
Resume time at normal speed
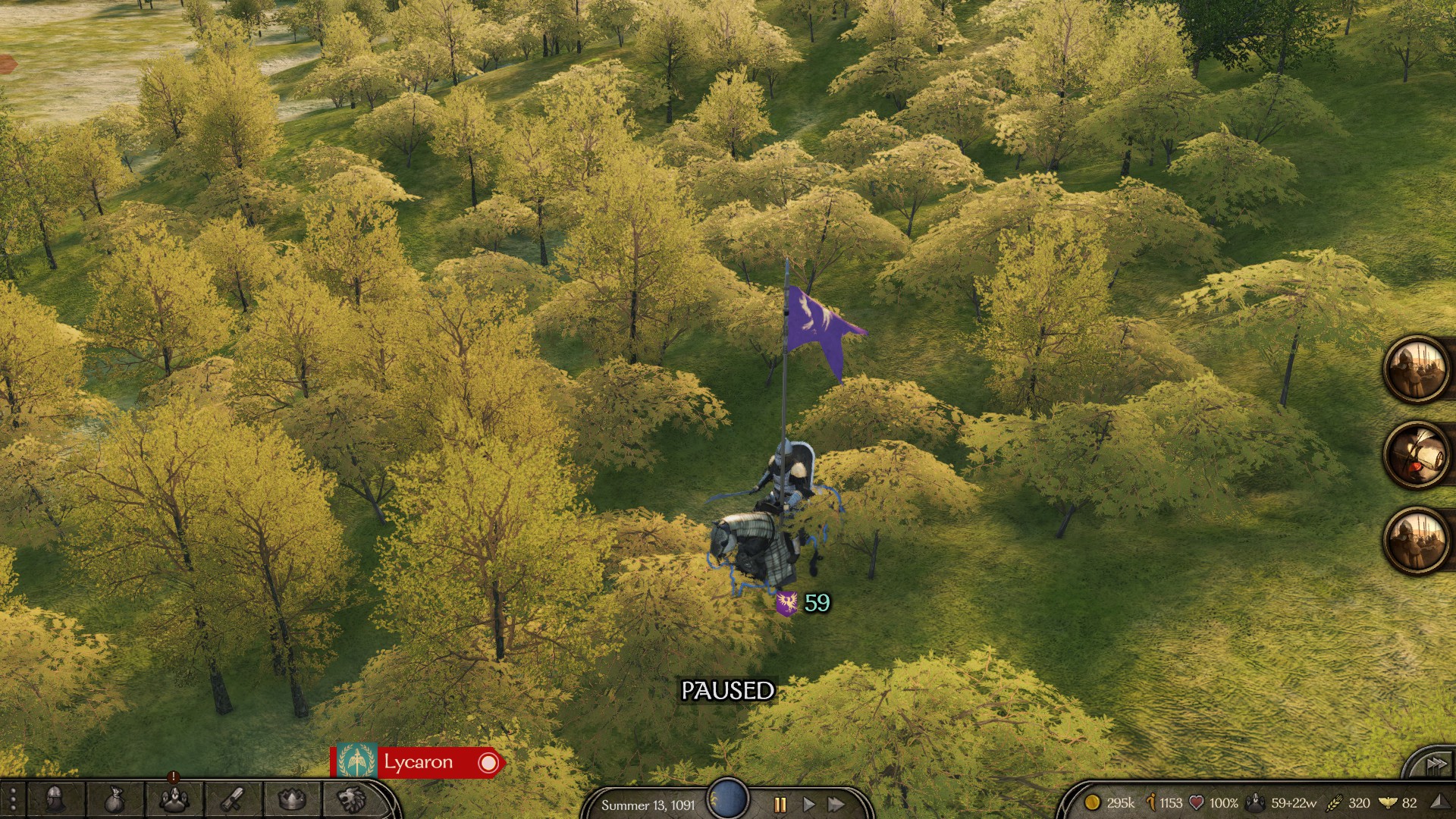808,804
